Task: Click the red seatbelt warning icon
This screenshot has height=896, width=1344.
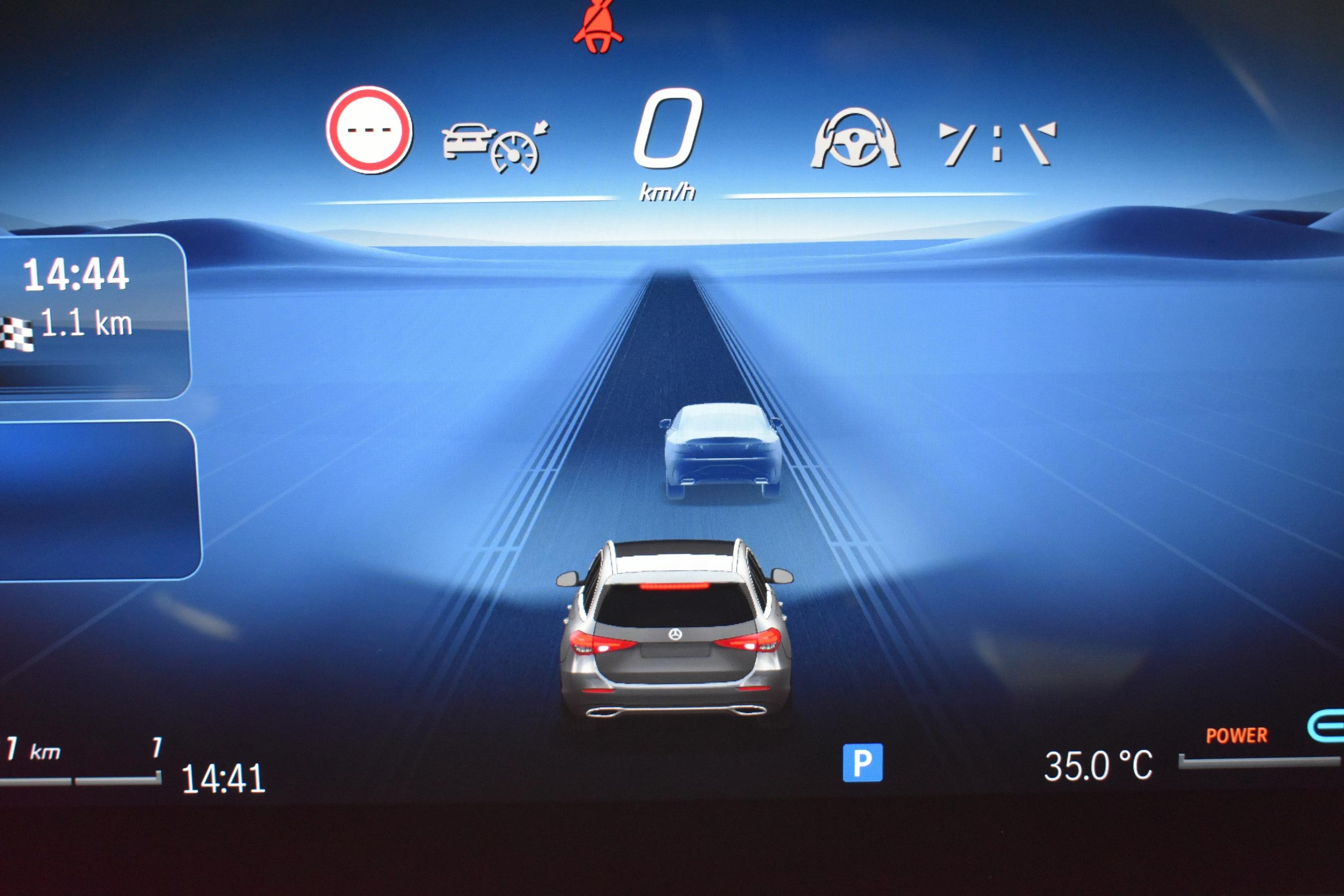Action: pyautogui.click(x=598, y=28)
